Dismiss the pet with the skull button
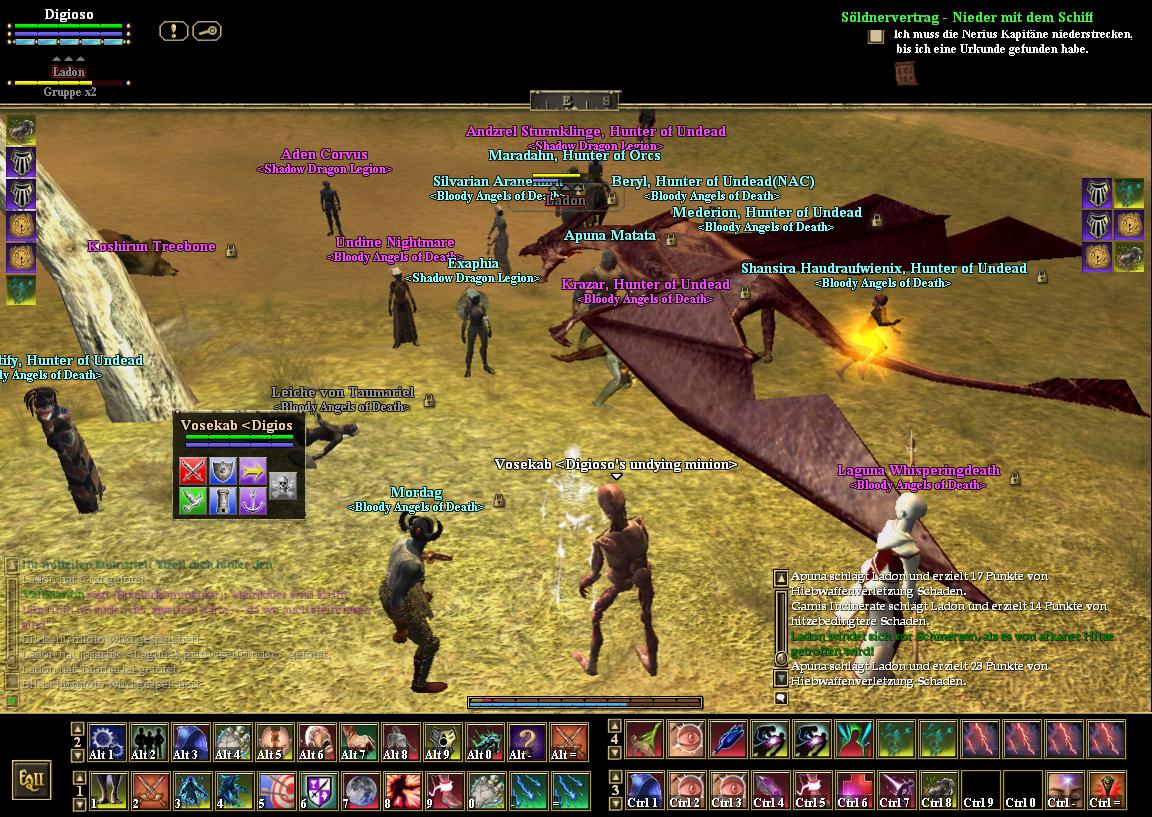The width and height of the screenshot is (1152, 817). (283, 486)
